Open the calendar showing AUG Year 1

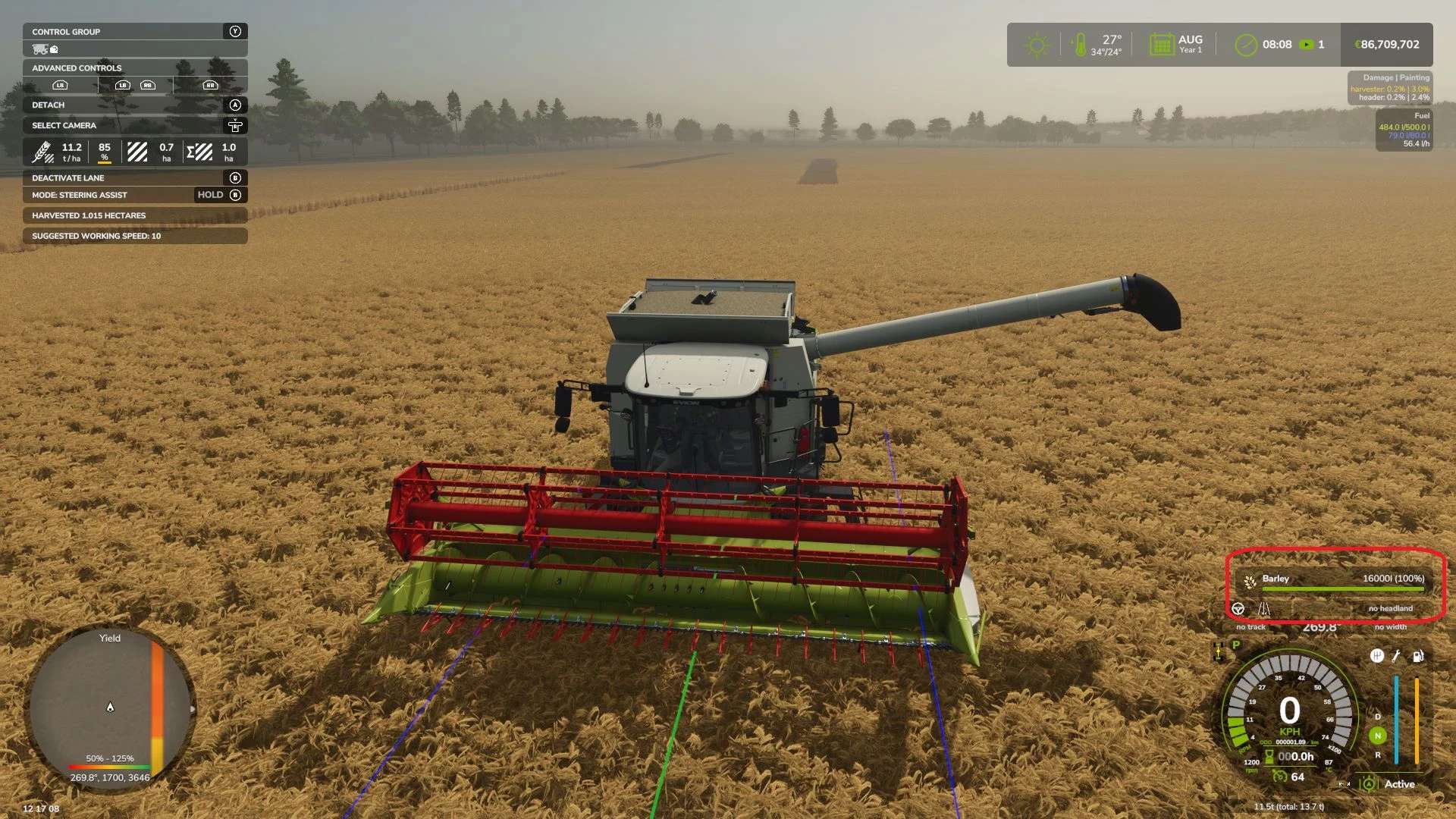(1161, 45)
